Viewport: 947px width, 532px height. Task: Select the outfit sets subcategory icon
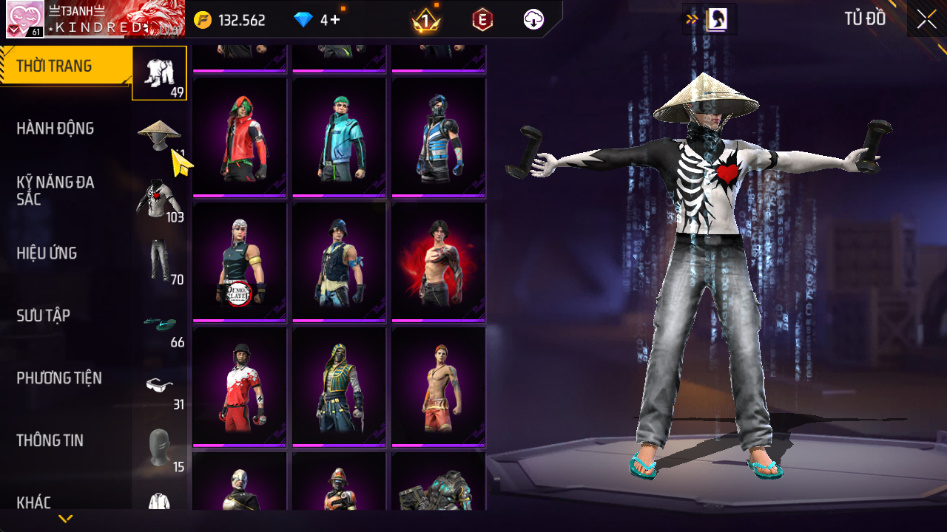click(159, 73)
